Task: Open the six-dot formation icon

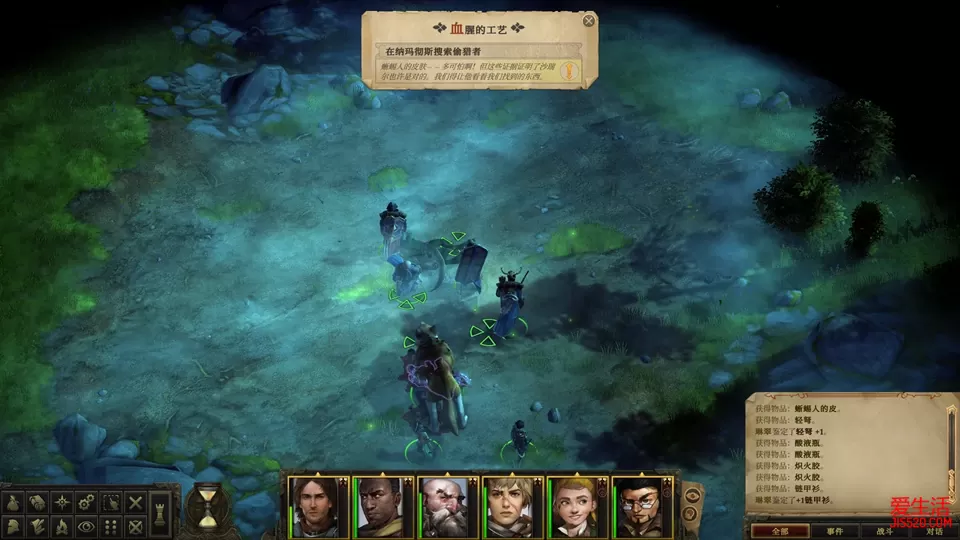Action: click(x=111, y=525)
